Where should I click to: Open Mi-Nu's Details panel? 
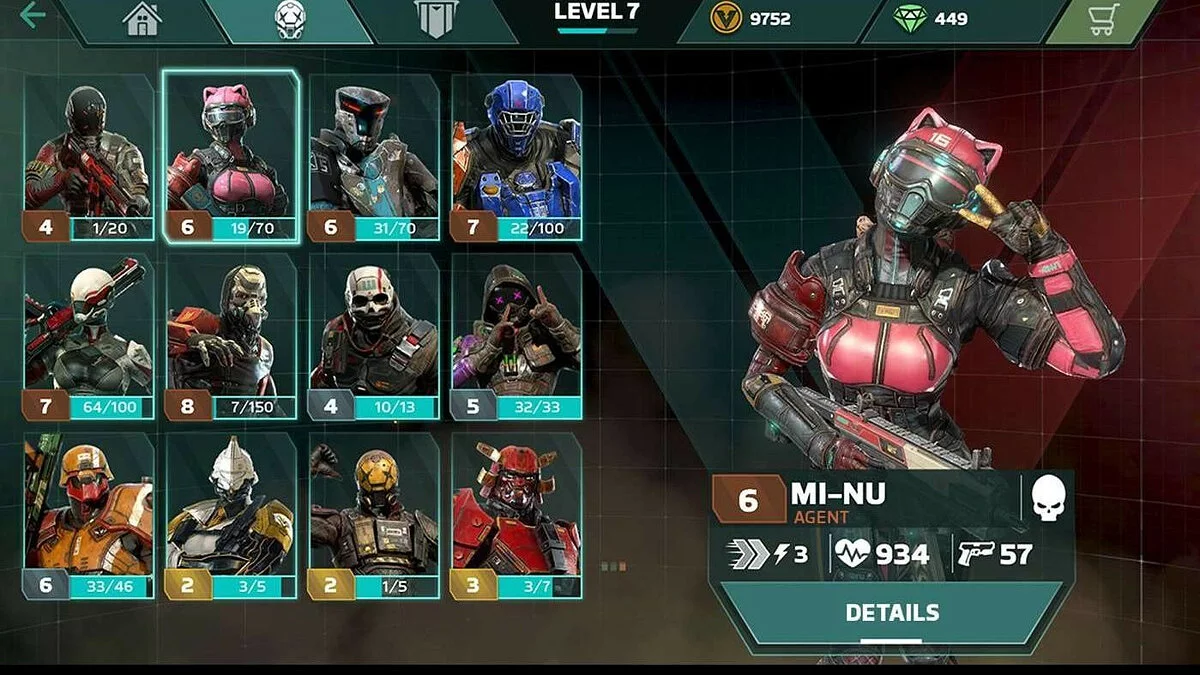892,613
